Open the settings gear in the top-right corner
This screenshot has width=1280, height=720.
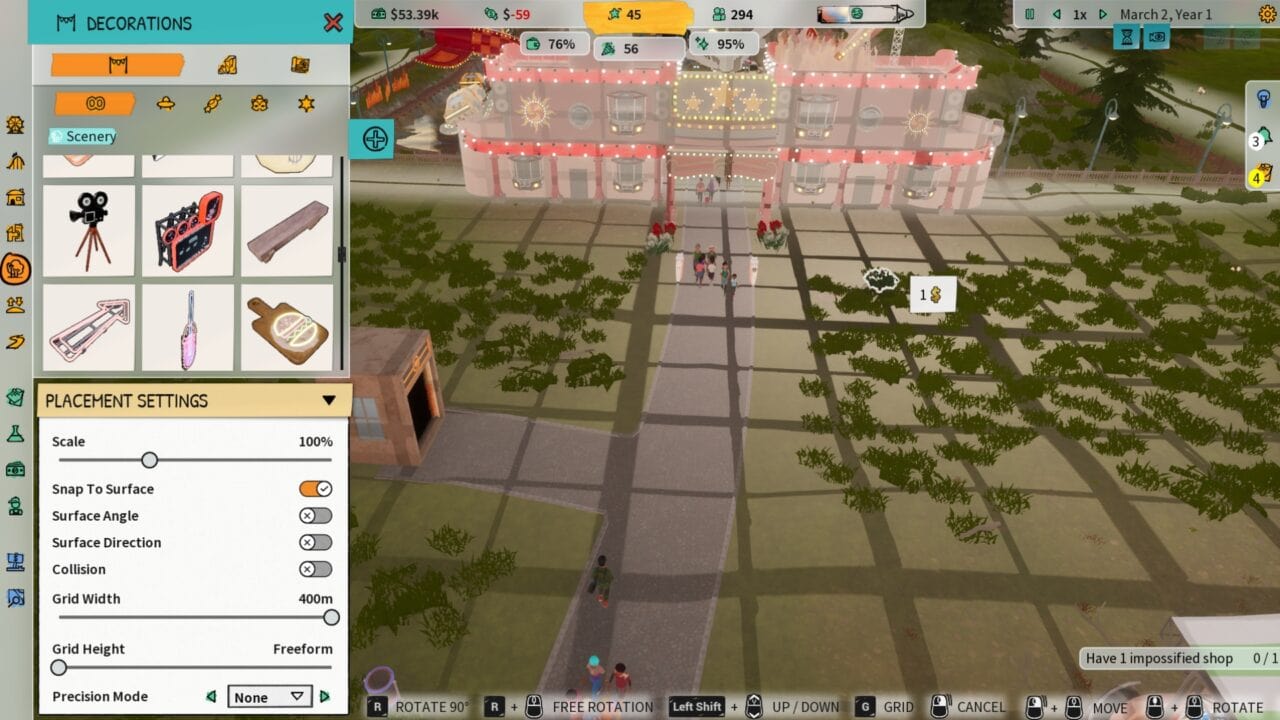point(1266,14)
